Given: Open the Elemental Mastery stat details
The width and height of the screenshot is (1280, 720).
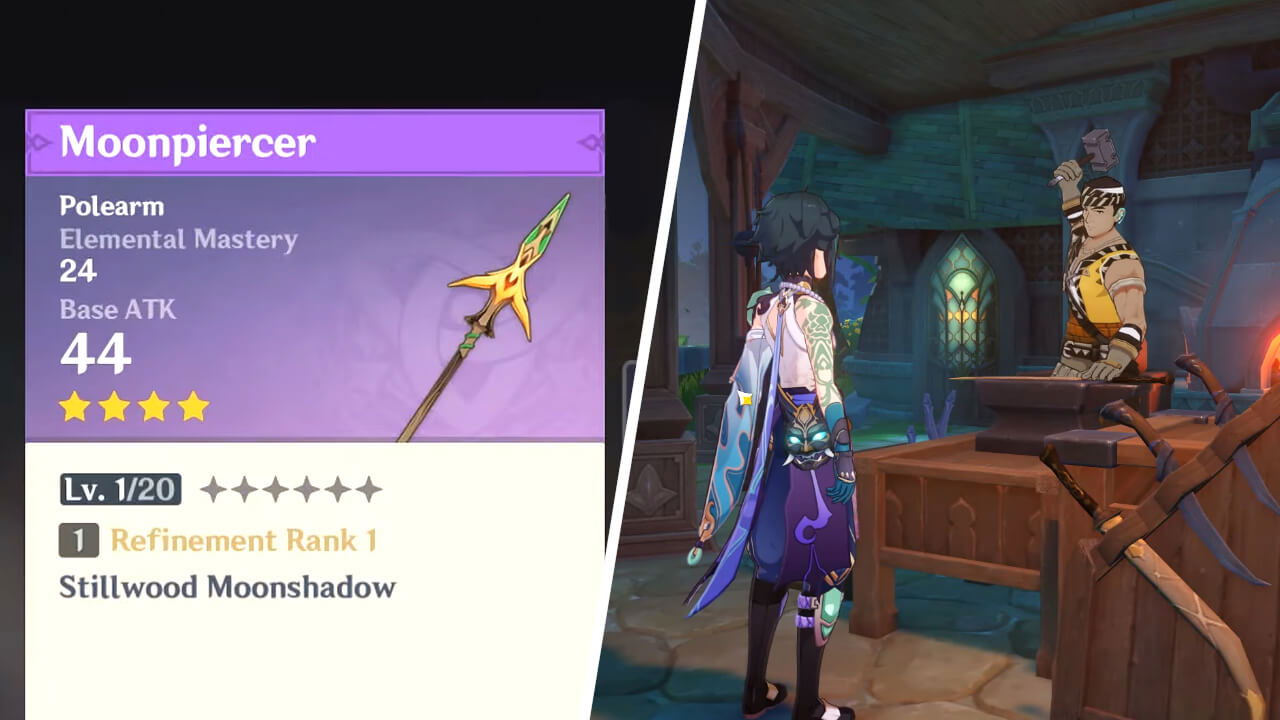Looking at the screenshot, I should pyautogui.click(x=178, y=239).
